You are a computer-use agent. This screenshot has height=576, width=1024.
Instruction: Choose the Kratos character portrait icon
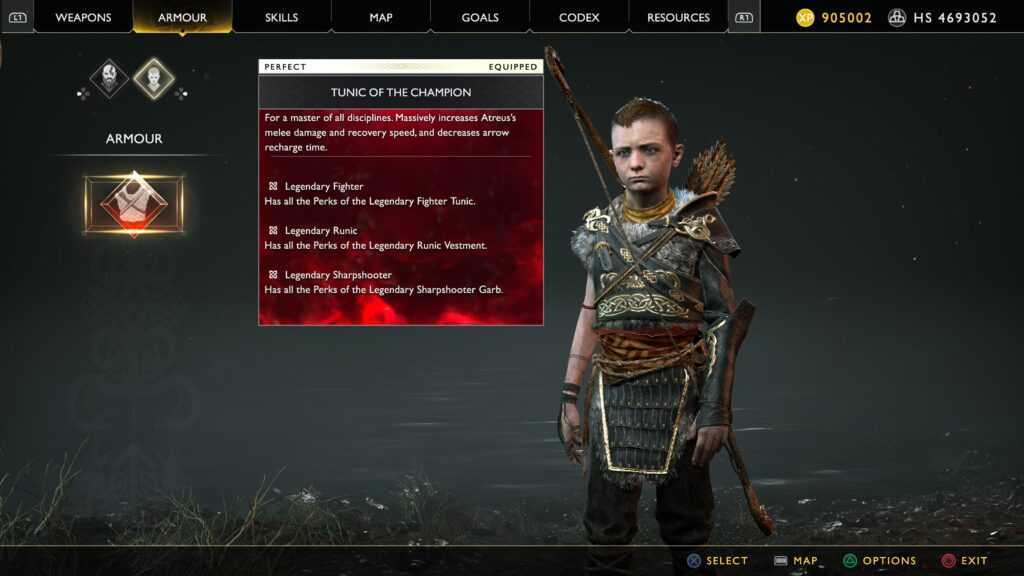click(109, 78)
